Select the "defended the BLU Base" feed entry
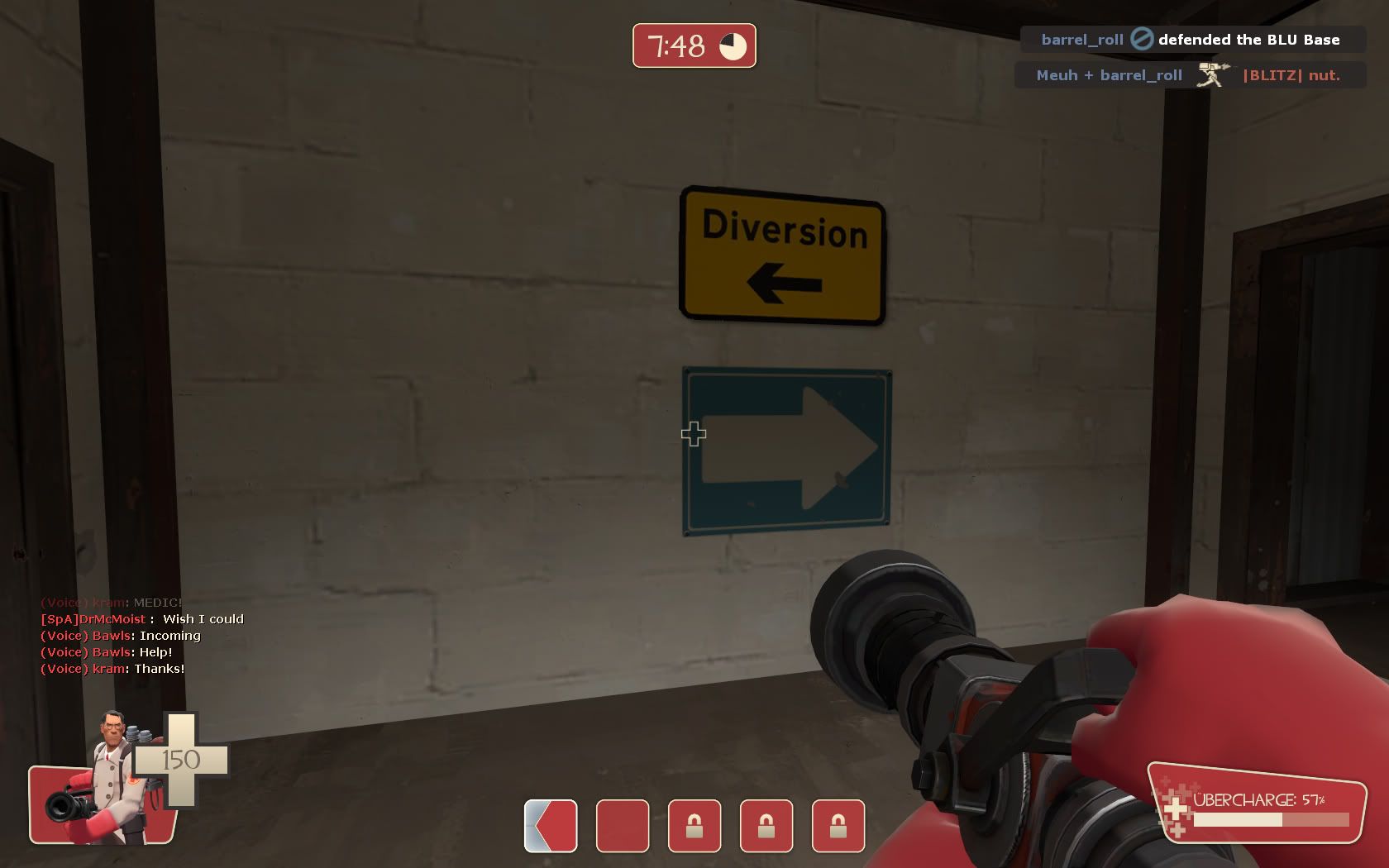 coord(1191,40)
